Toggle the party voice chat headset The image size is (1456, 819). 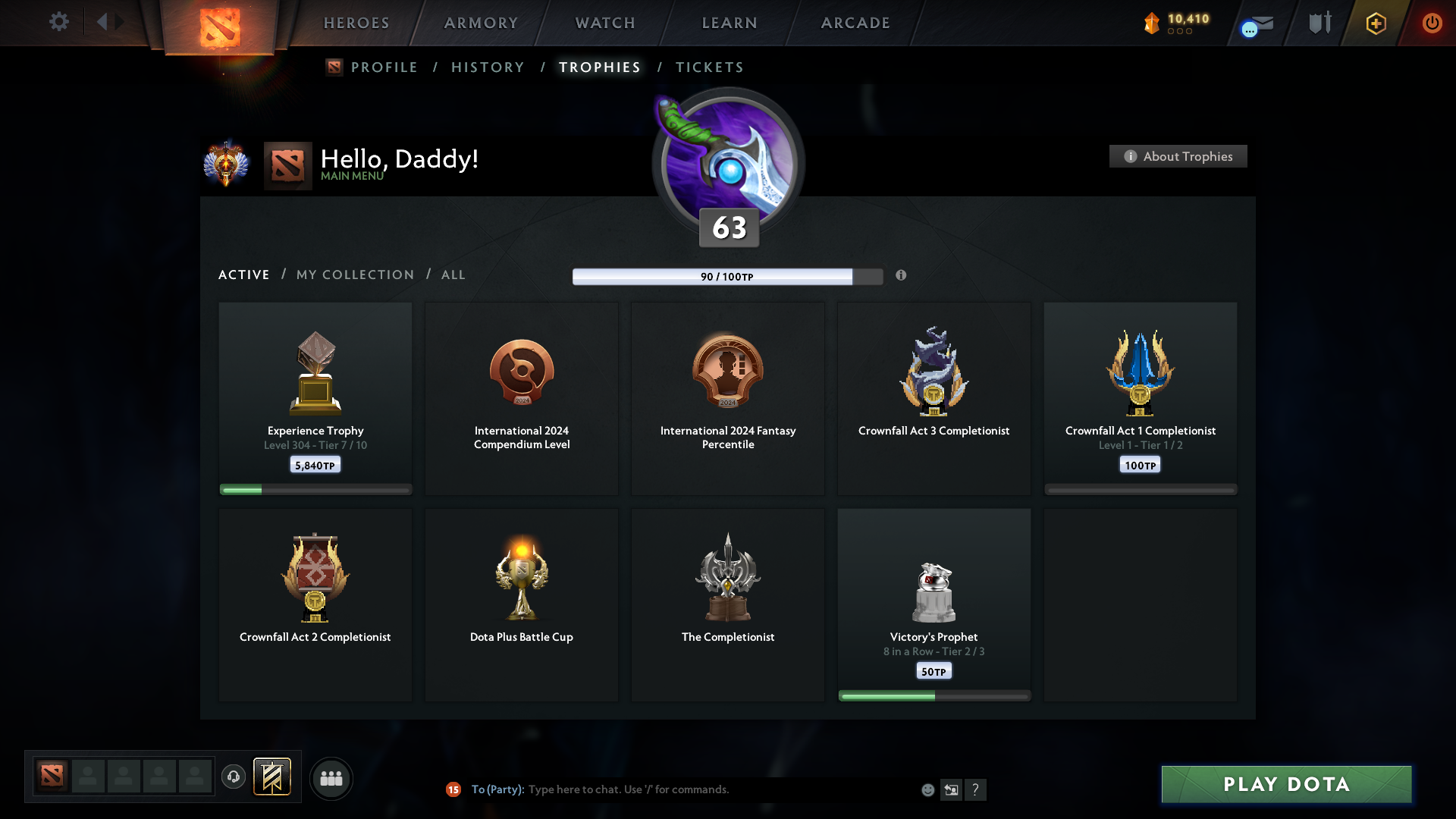pyautogui.click(x=234, y=778)
